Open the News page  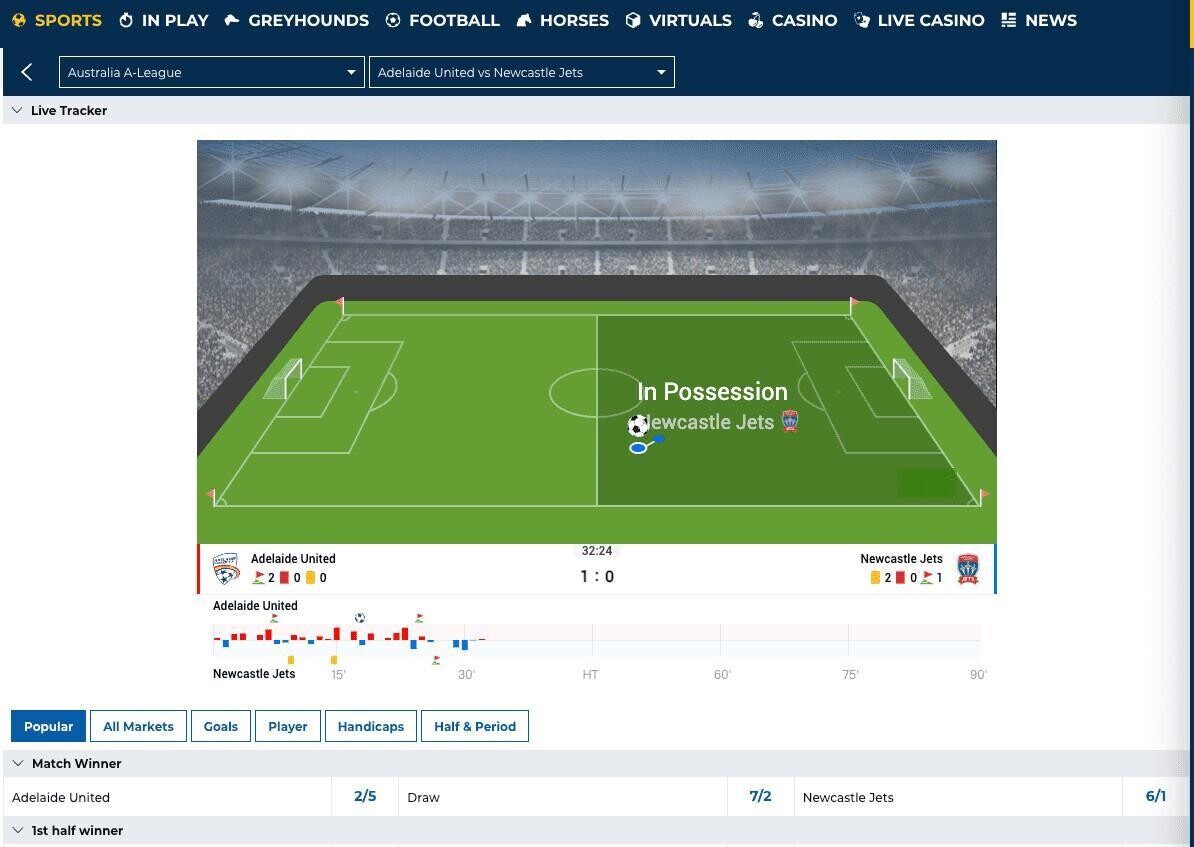click(x=1039, y=20)
